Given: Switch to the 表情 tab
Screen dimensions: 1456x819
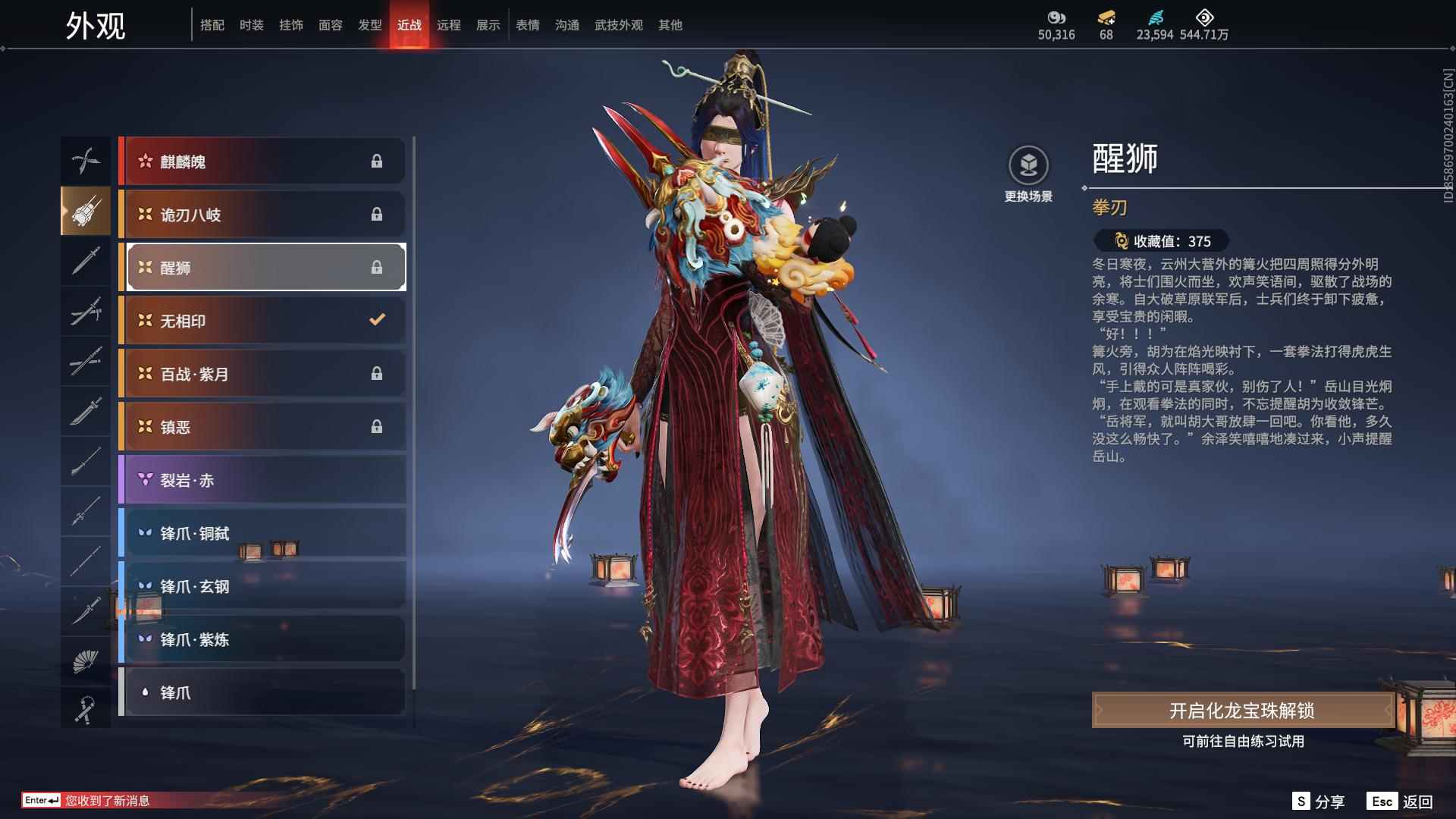Looking at the screenshot, I should 527,24.
